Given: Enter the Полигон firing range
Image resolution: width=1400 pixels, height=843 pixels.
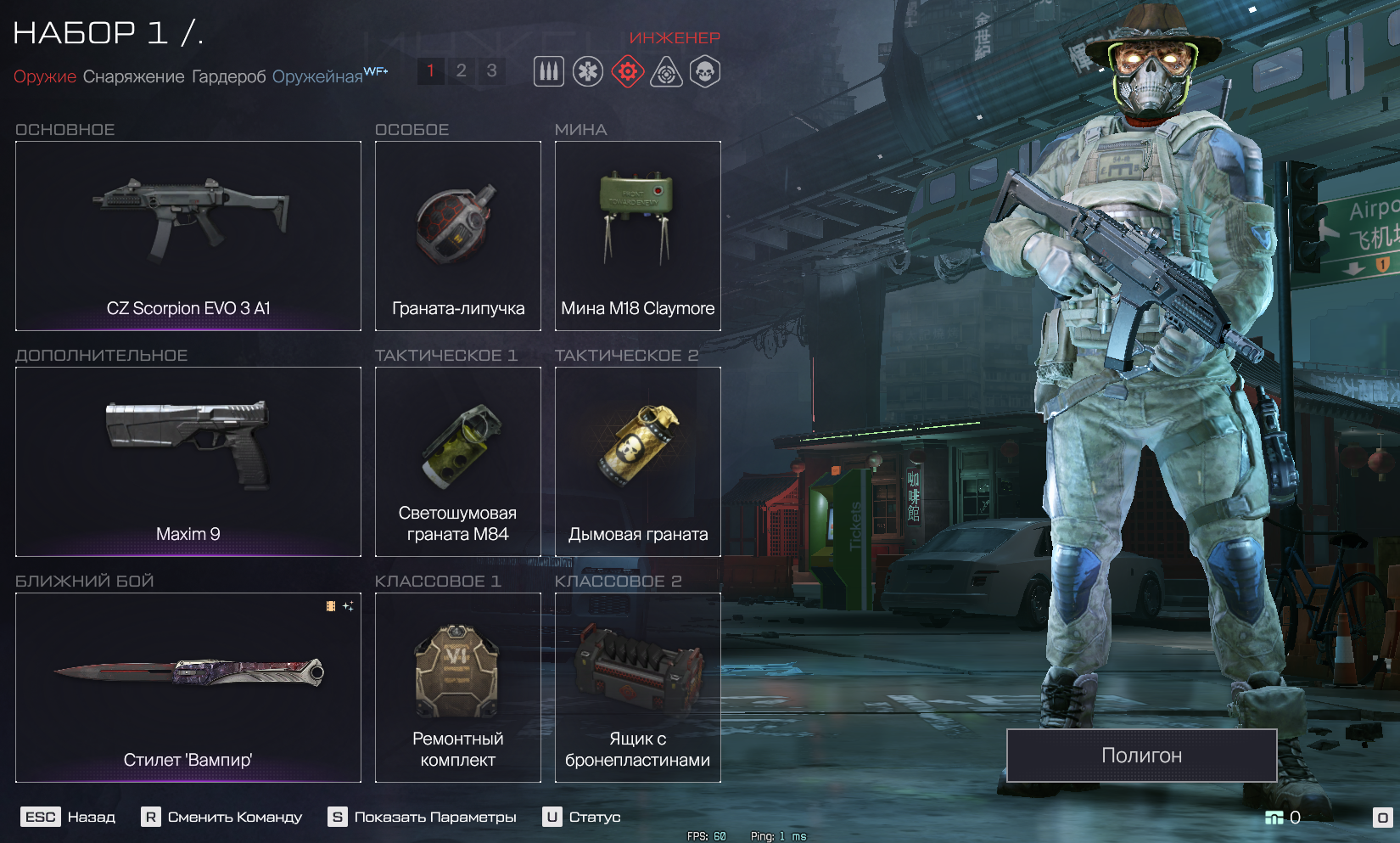Looking at the screenshot, I should 1141,756.
